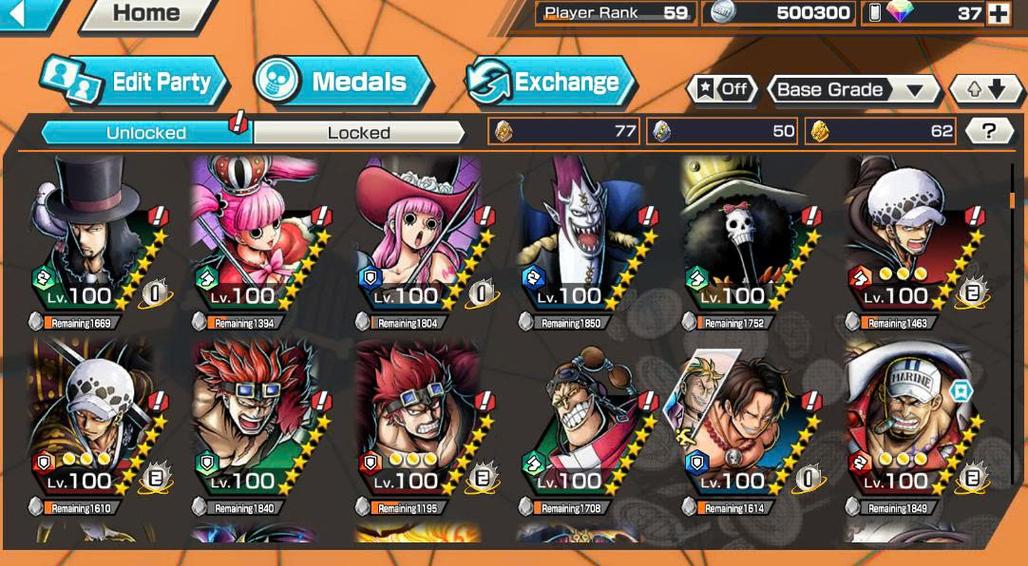Viewport: 1028px width, 566px height.
Task: Open the Medals menu
Action: point(343,82)
